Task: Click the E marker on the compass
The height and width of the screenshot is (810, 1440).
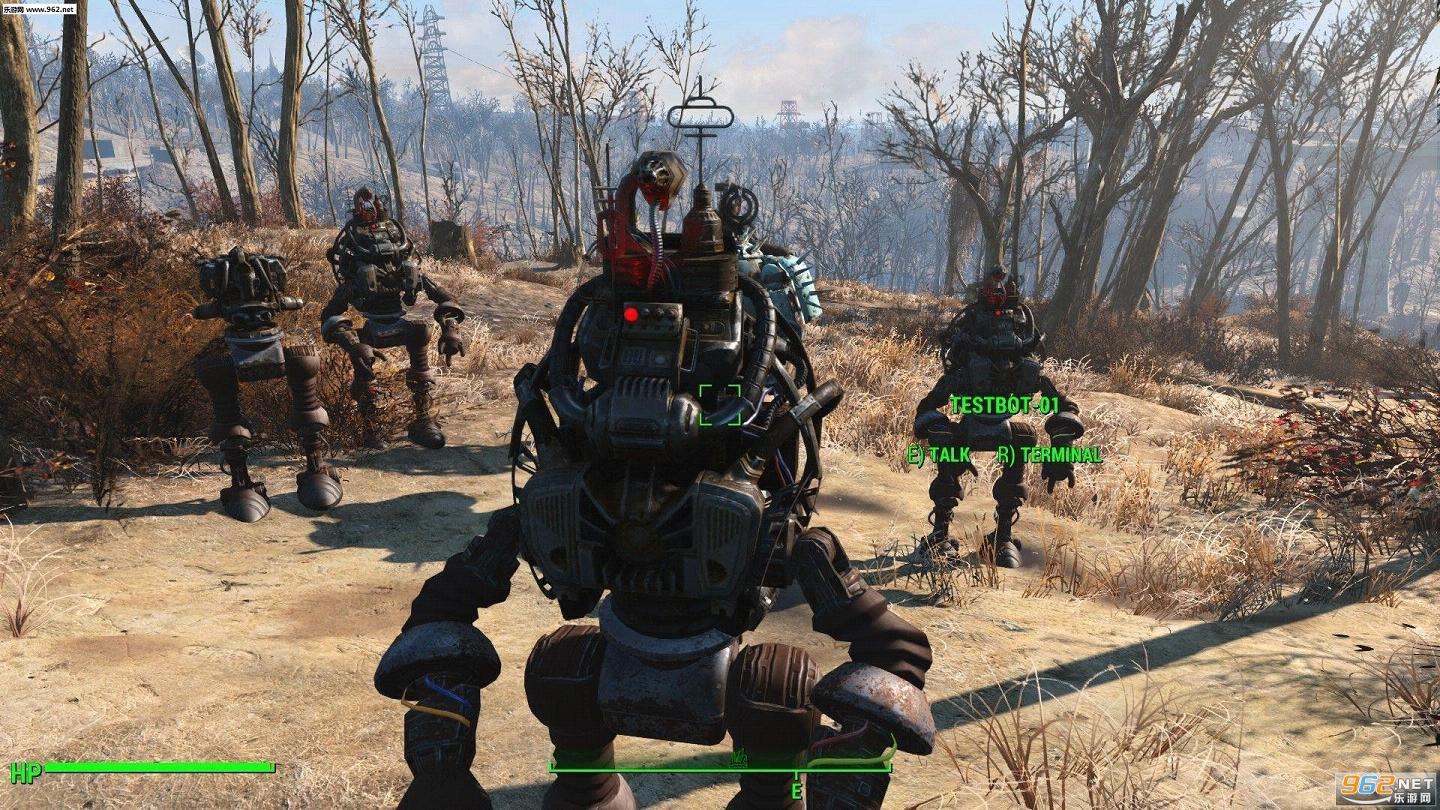Action: click(795, 791)
